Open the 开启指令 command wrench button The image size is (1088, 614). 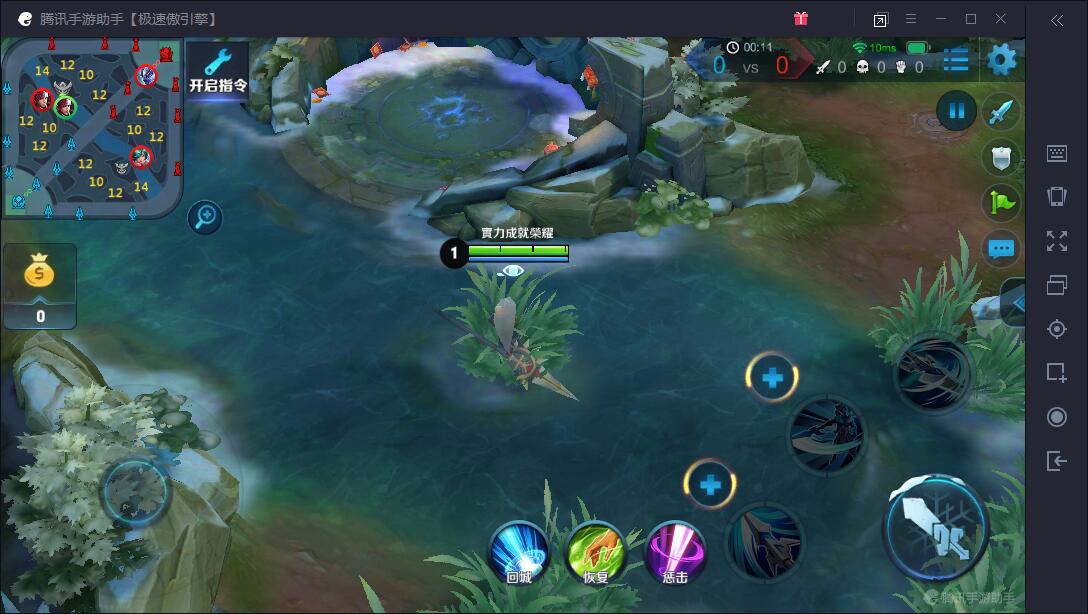coord(217,71)
